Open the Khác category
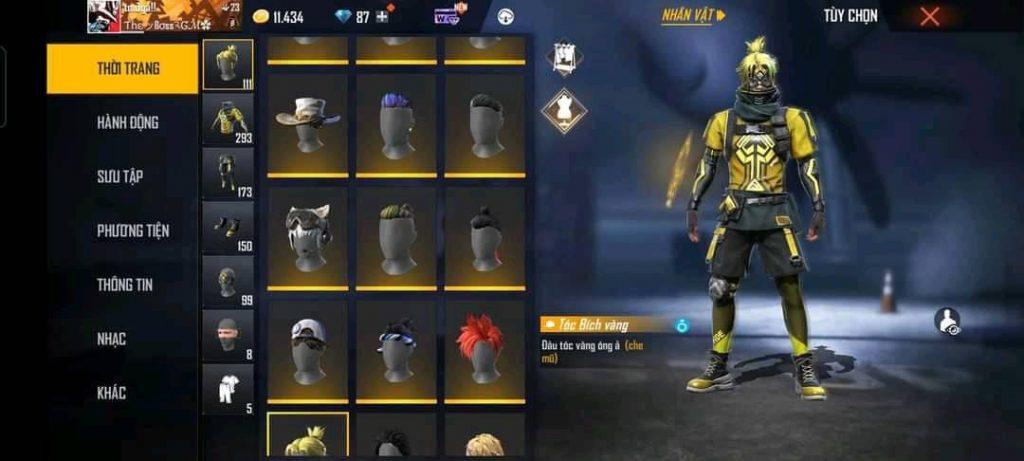This screenshot has height=461, width=1024. click(x=111, y=393)
